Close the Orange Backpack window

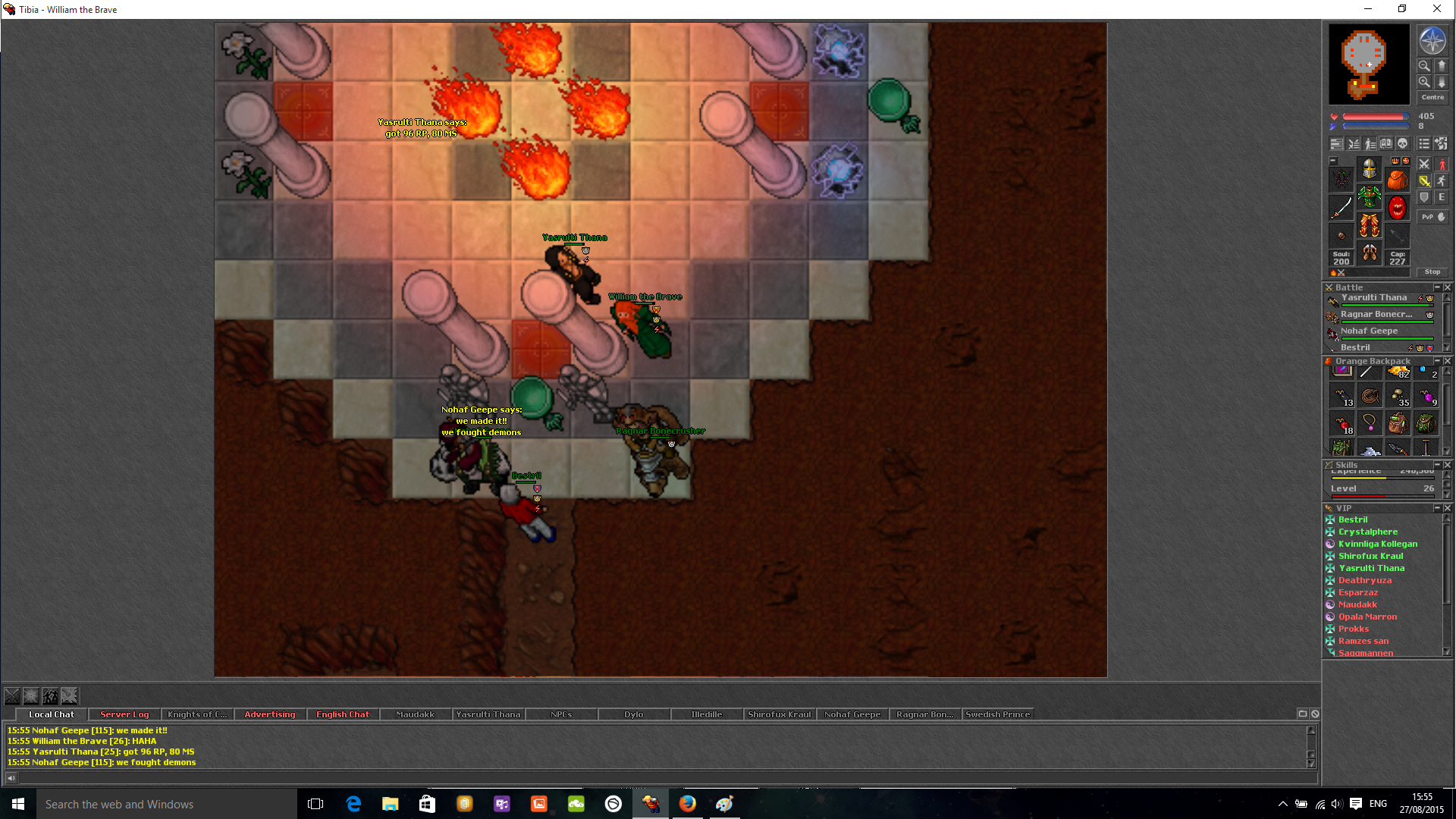coord(1448,361)
